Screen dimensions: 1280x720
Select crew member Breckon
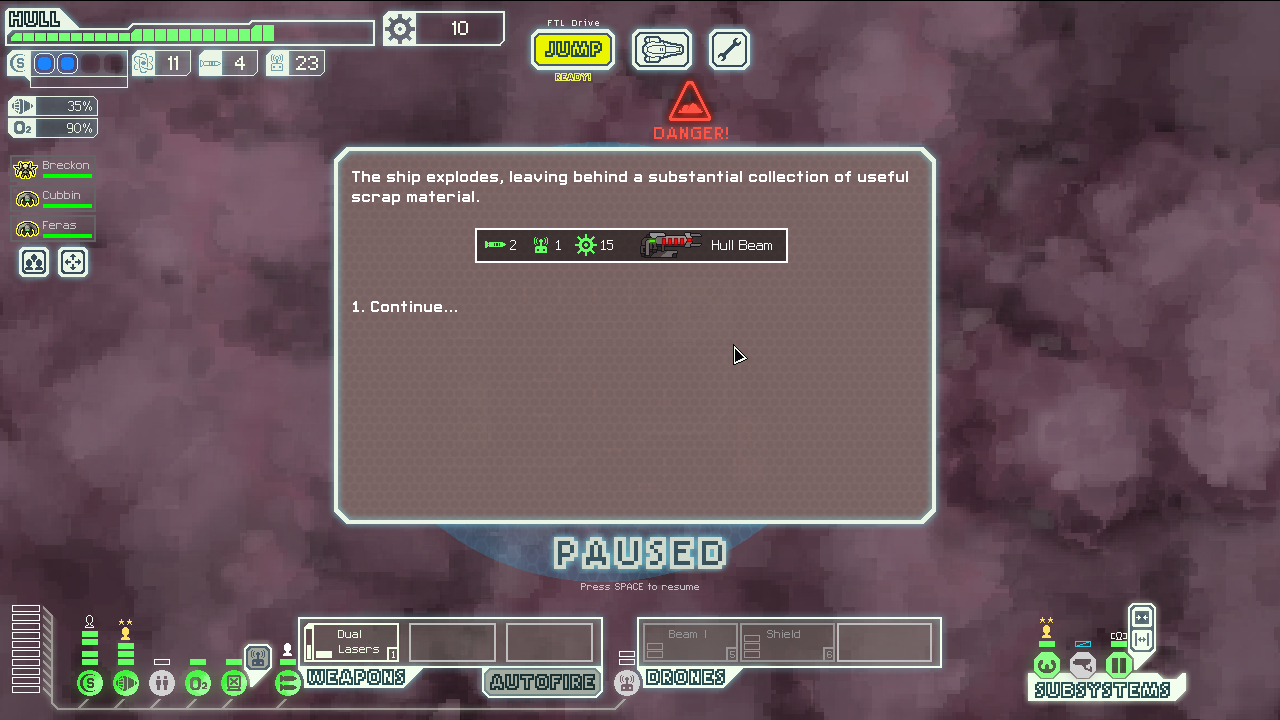click(54, 168)
